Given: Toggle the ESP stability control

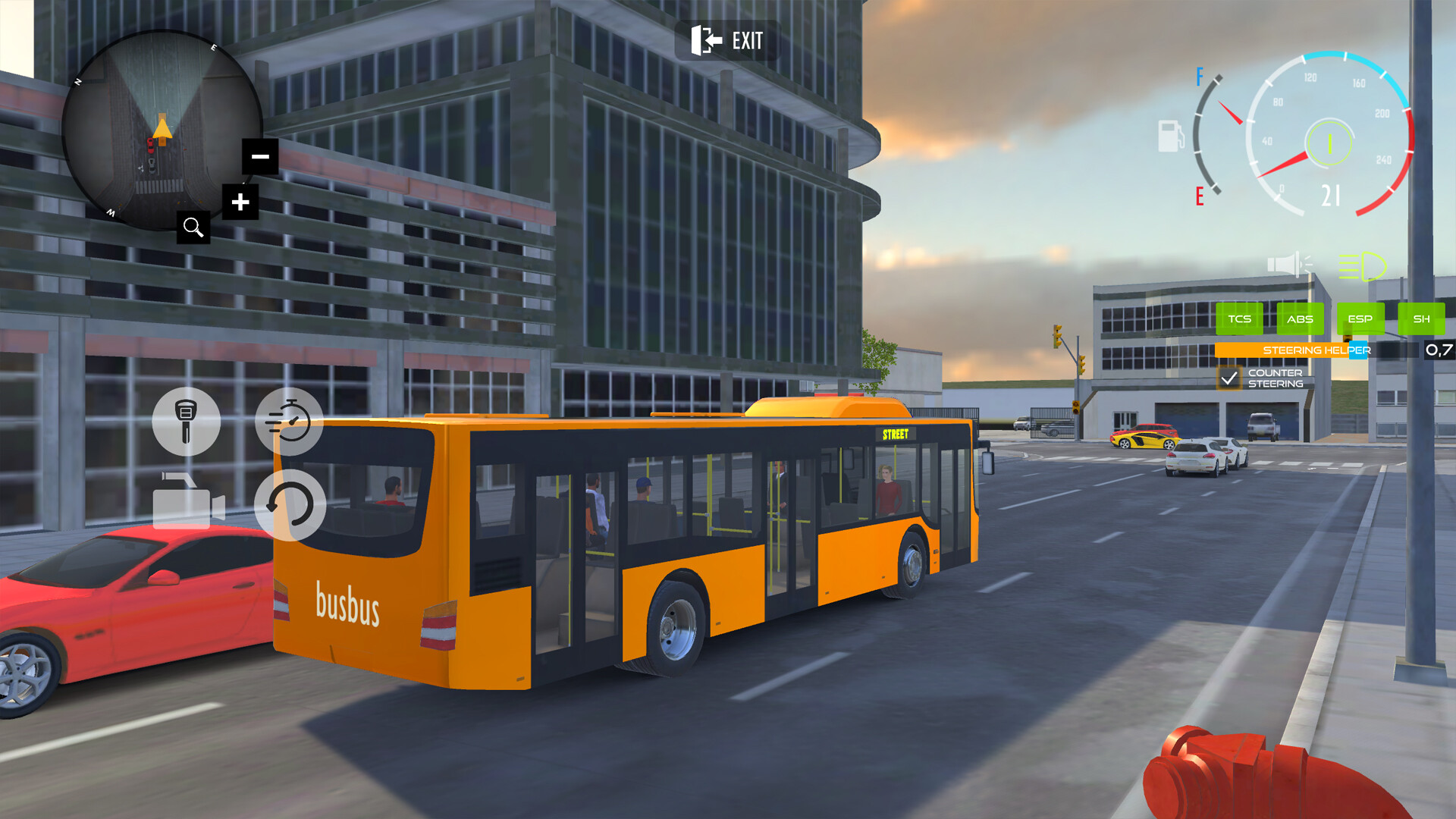Looking at the screenshot, I should [1360, 319].
